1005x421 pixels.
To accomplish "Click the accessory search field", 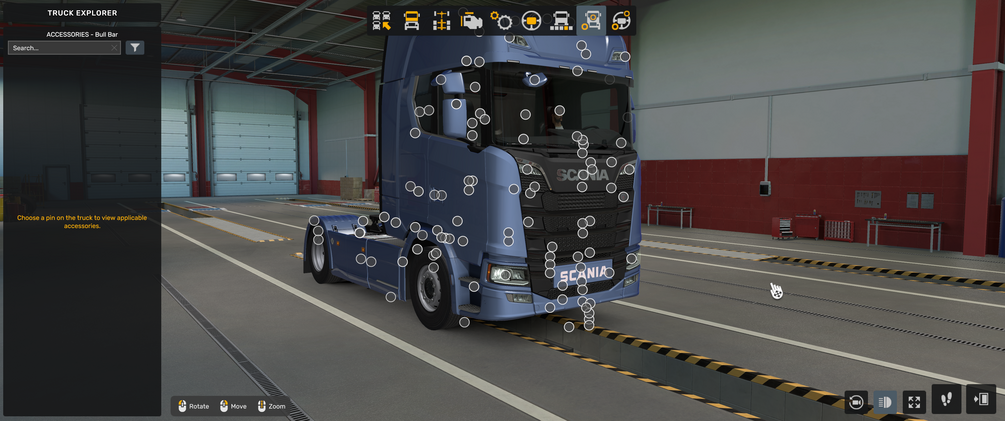I will tap(58, 48).
